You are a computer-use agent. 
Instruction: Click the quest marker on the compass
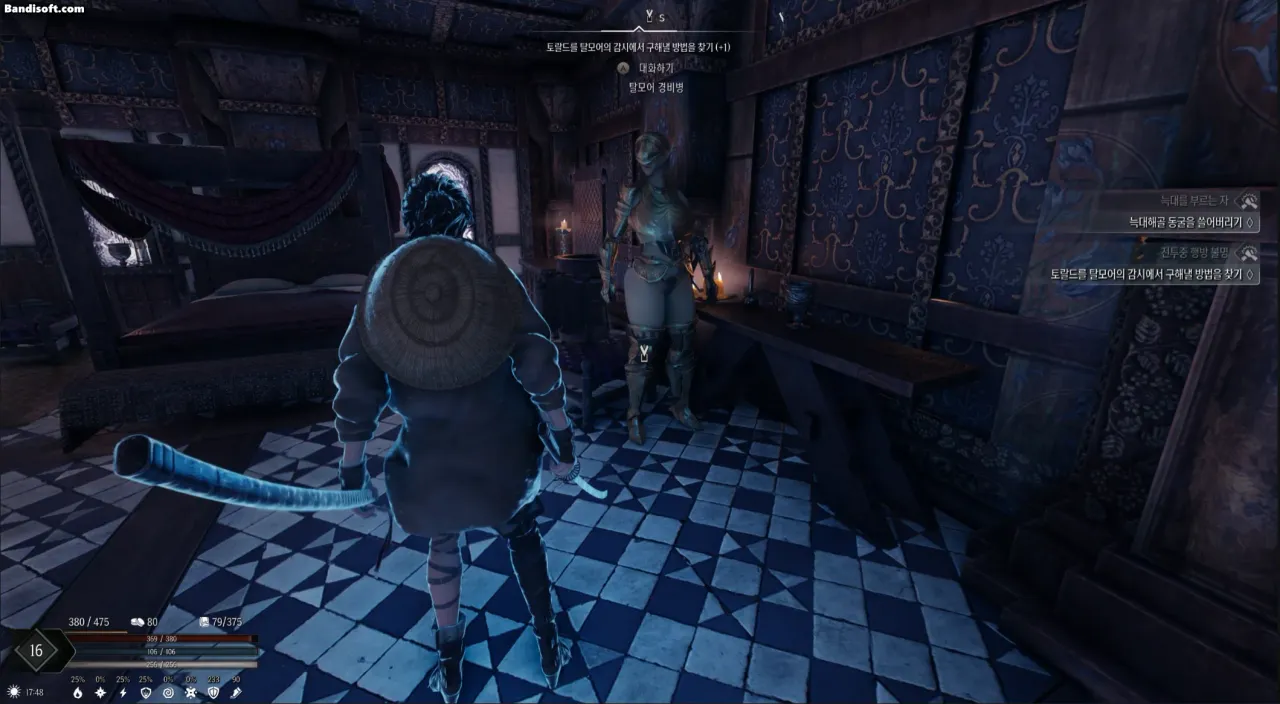649,17
